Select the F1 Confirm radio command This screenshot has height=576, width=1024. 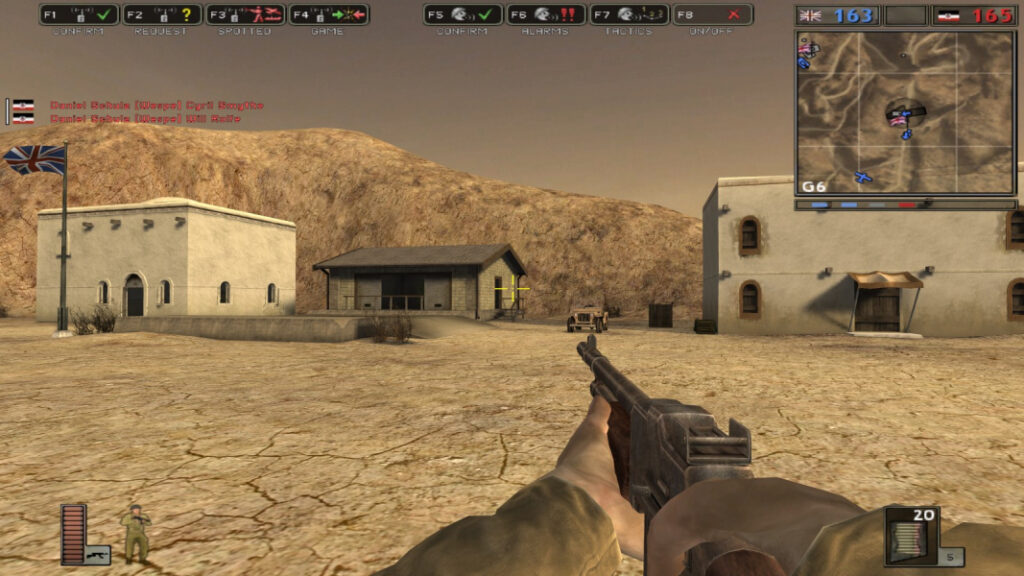point(79,15)
